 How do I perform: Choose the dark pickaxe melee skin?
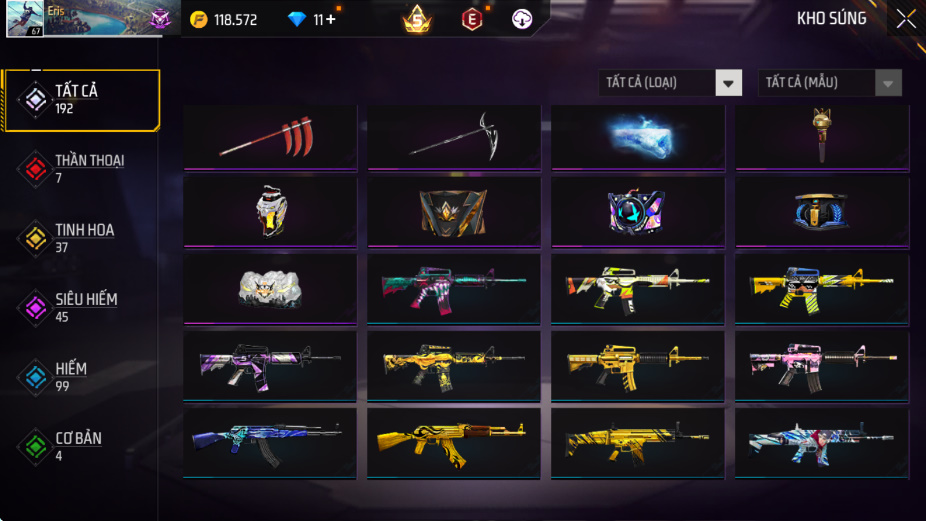[x=454, y=137]
